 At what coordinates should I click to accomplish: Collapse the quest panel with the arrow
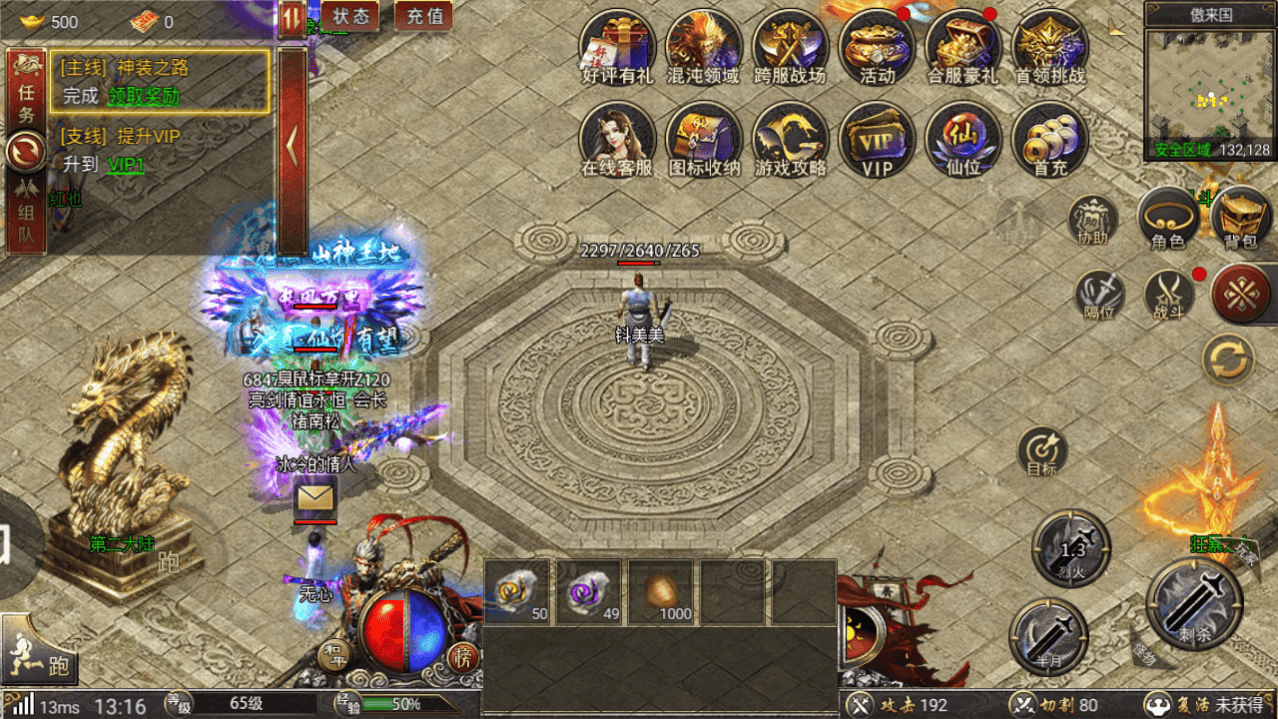click(x=292, y=148)
